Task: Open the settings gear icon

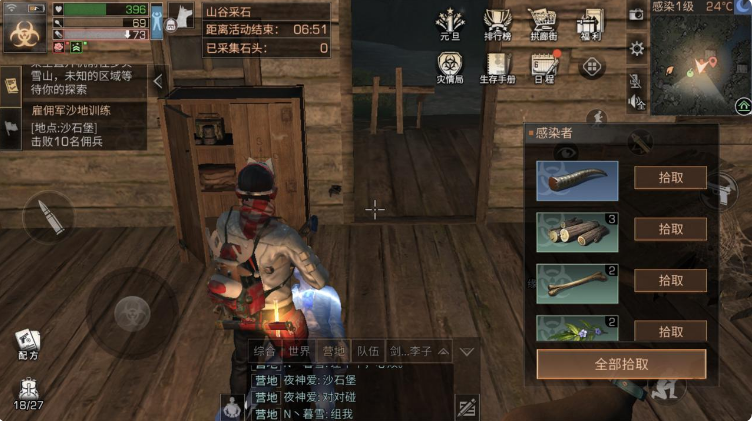Action: 637,47
